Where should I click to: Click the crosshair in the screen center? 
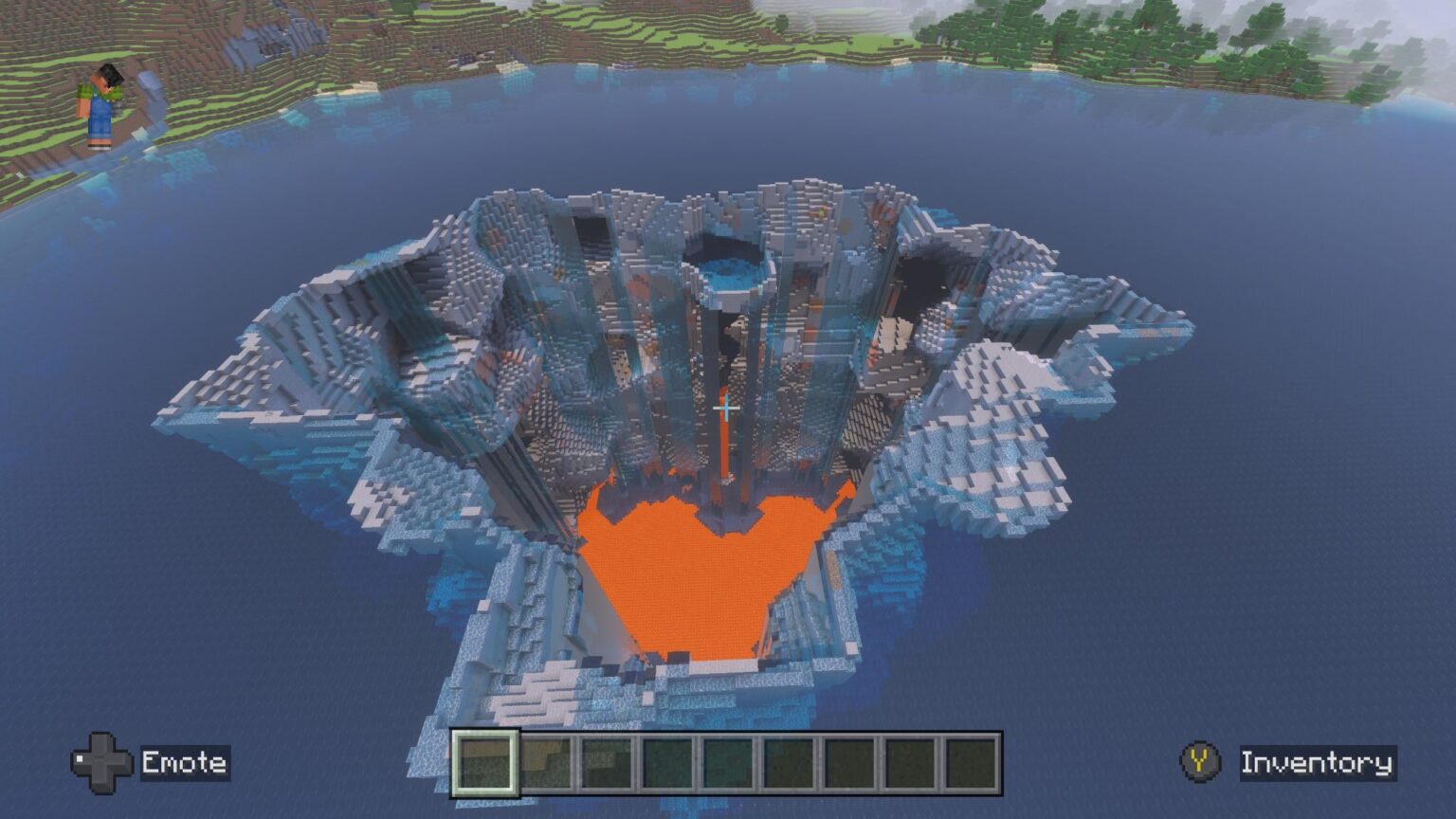click(726, 408)
